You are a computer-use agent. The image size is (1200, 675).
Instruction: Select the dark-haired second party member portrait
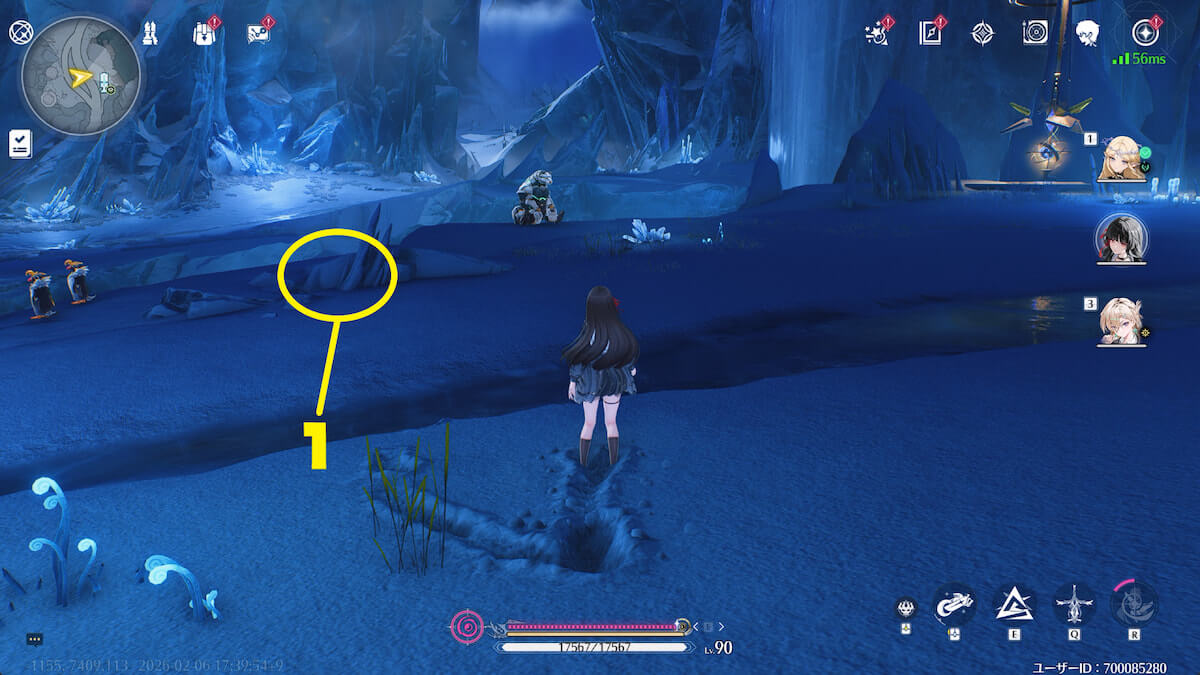1121,239
